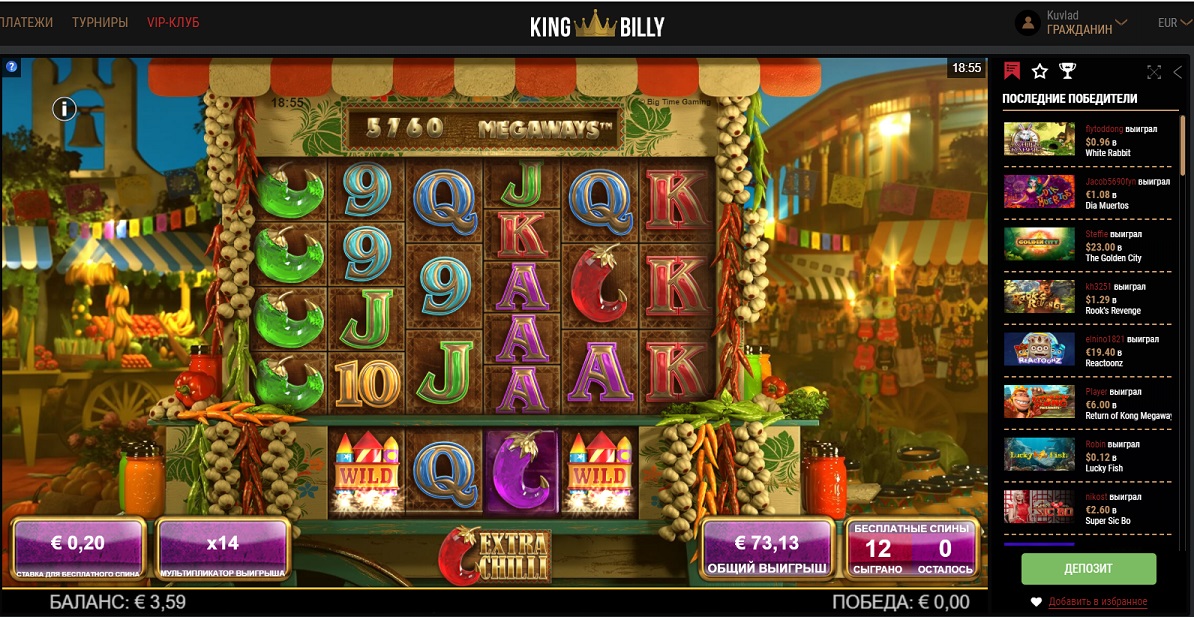Open the game info button
Image resolution: width=1194 pixels, height=617 pixels.
[65, 108]
